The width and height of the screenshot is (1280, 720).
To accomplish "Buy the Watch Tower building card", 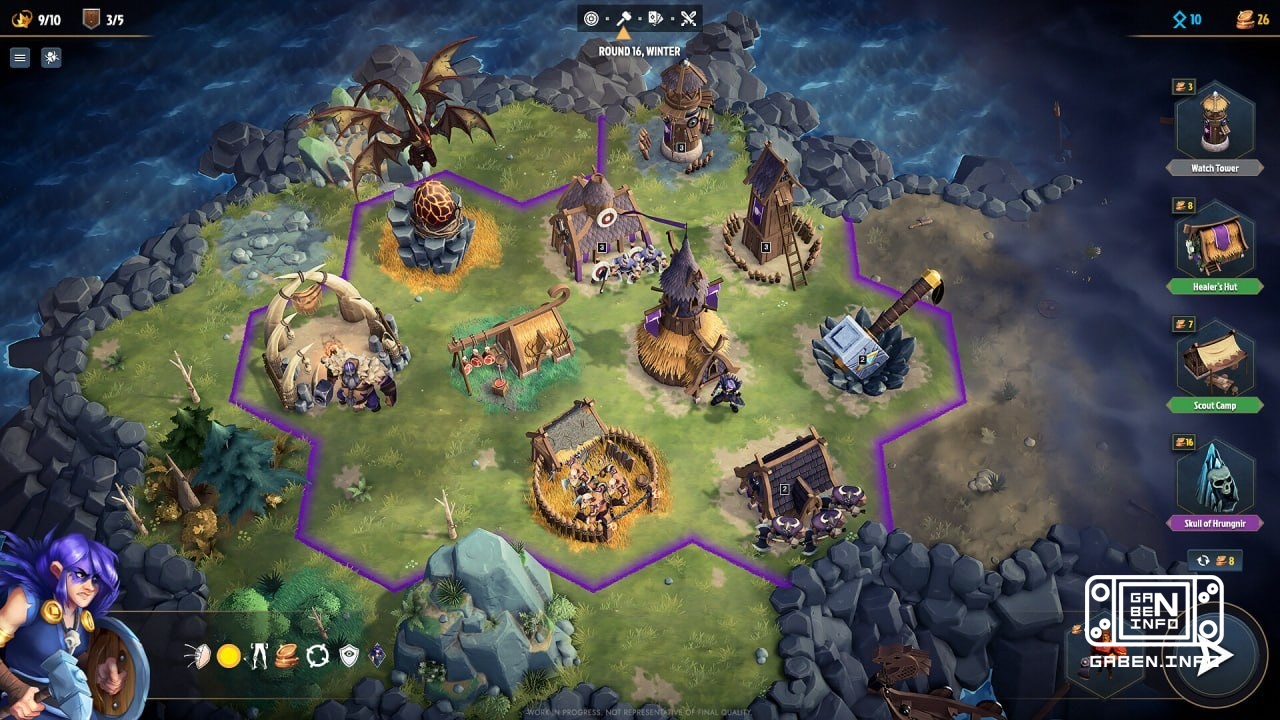I will coord(1213,125).
